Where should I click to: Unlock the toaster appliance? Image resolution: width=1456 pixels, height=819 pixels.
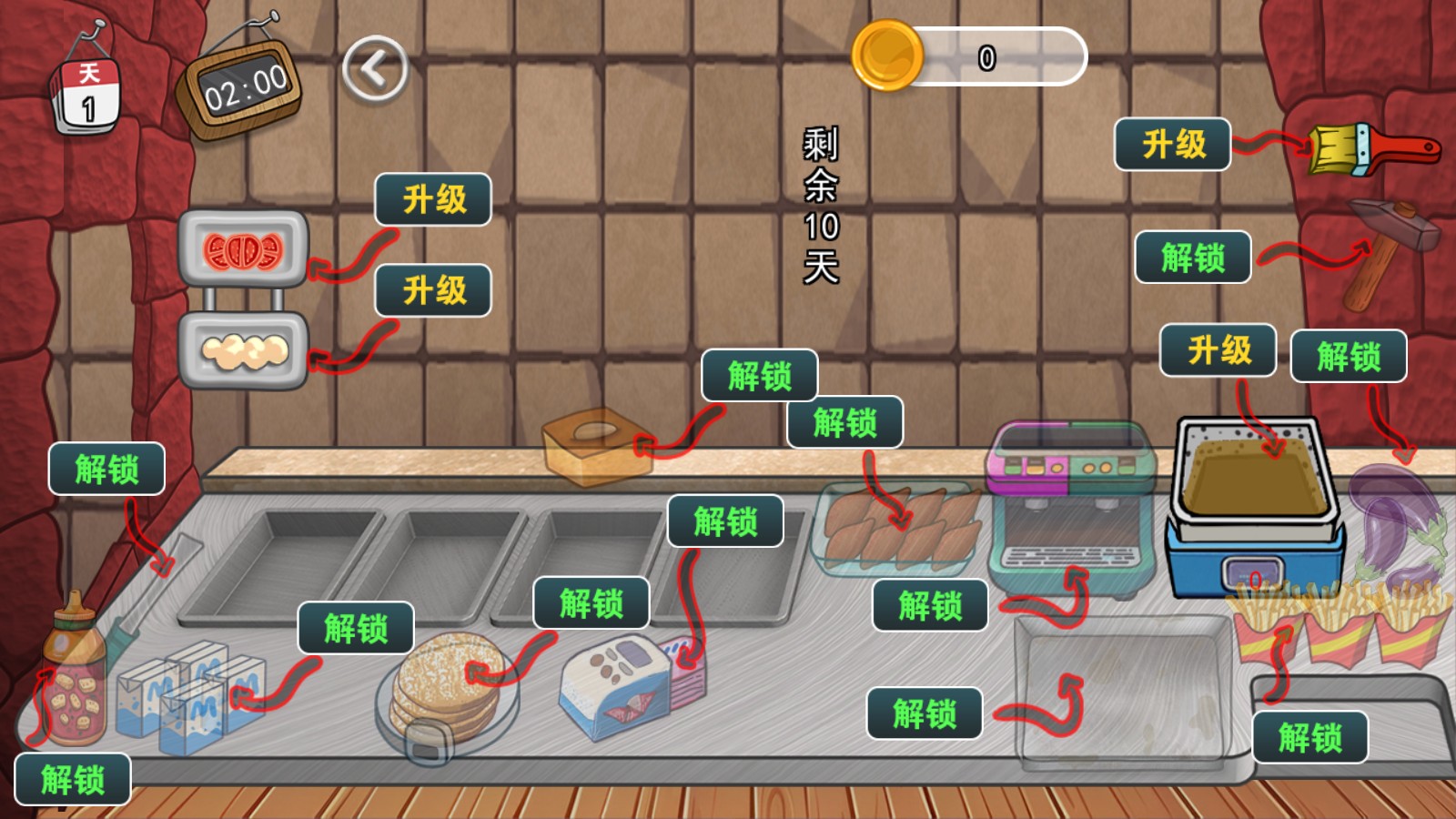pos(725,521)
